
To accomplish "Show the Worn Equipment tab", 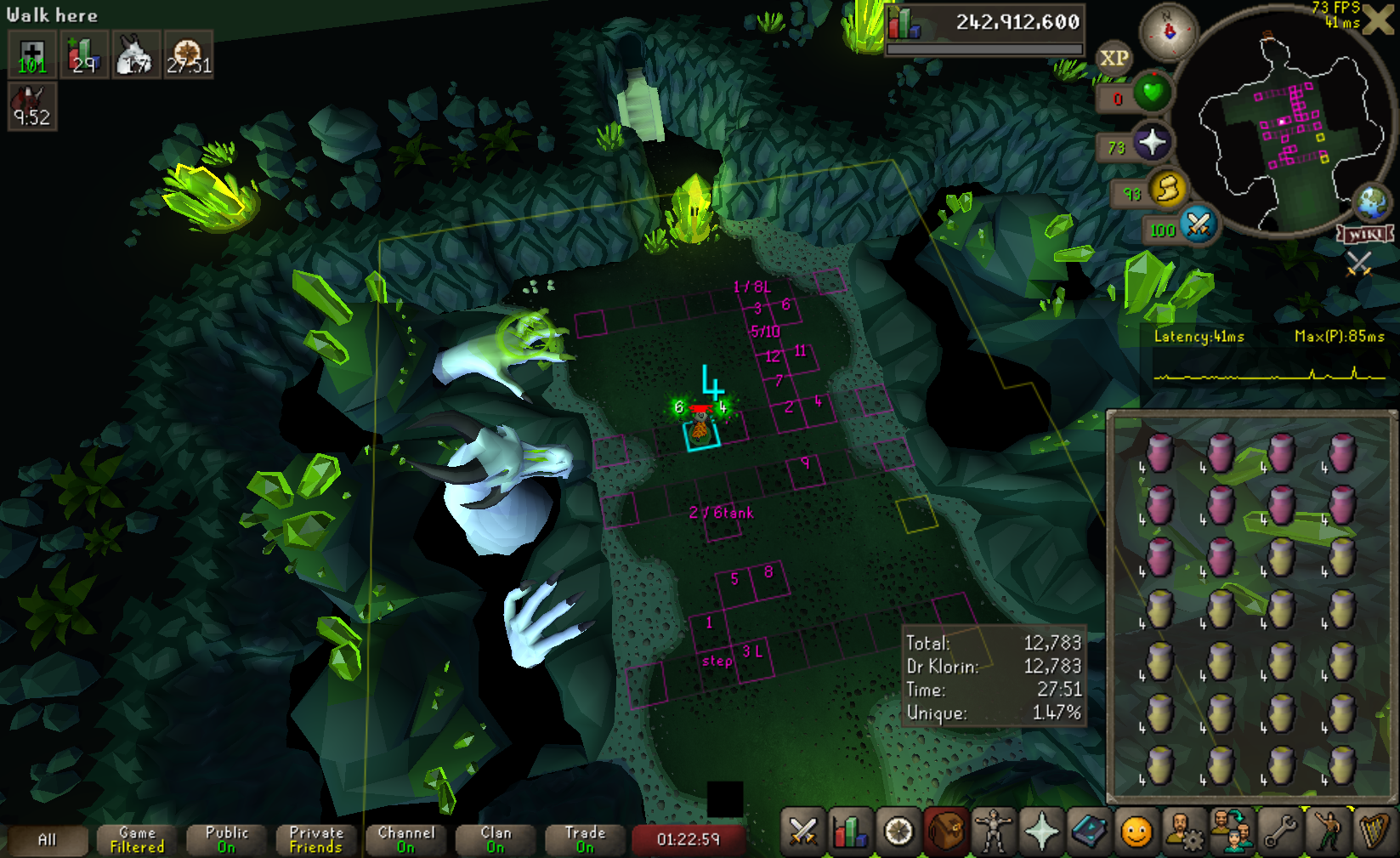I will tap(994, 831).
